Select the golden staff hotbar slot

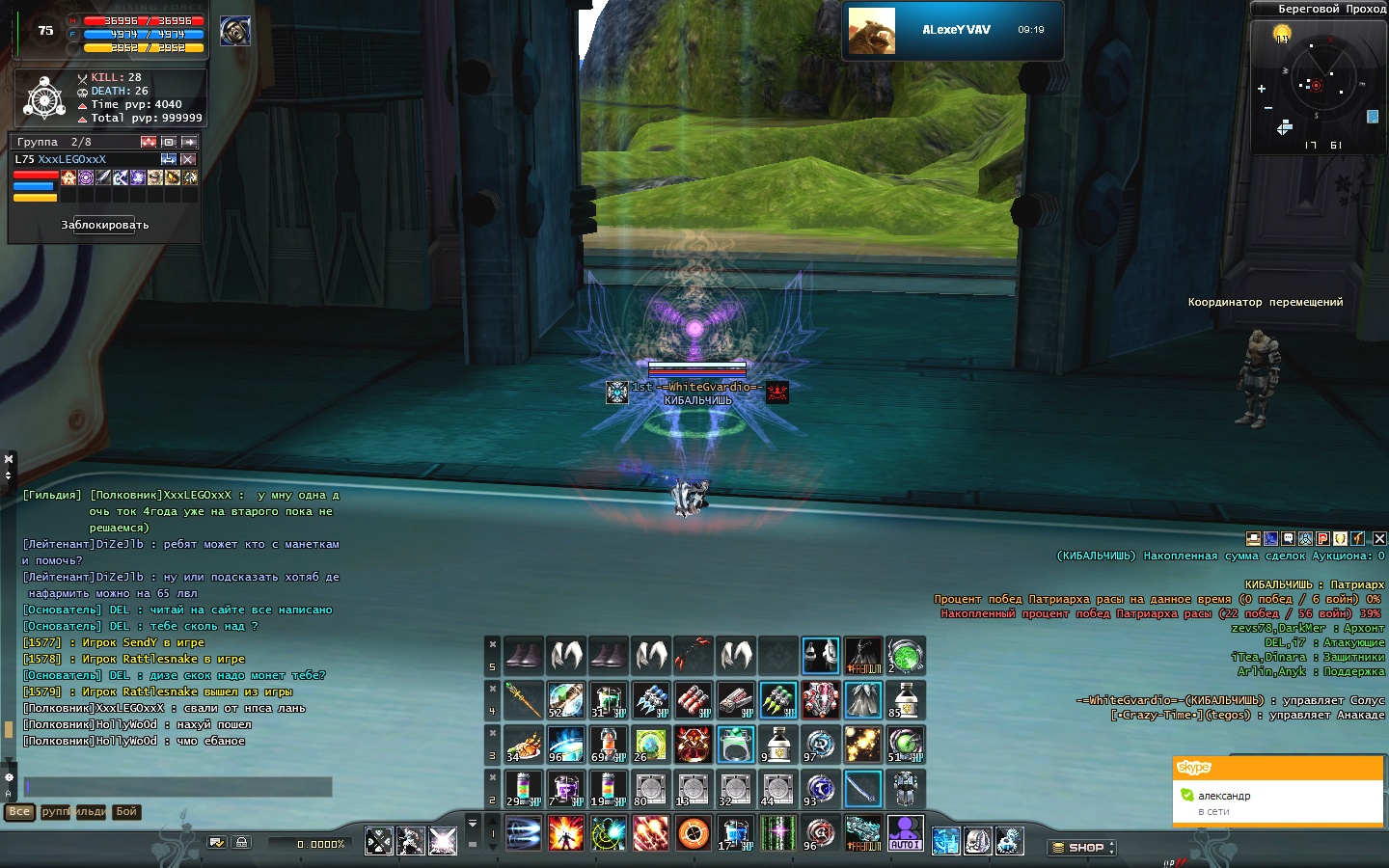523,700
